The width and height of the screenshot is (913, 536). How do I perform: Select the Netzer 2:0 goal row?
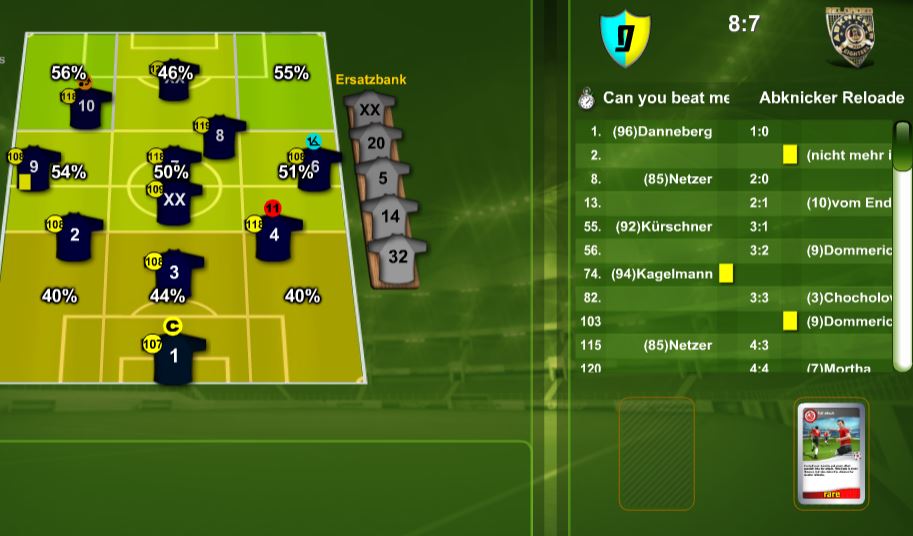tap(740, 179)
